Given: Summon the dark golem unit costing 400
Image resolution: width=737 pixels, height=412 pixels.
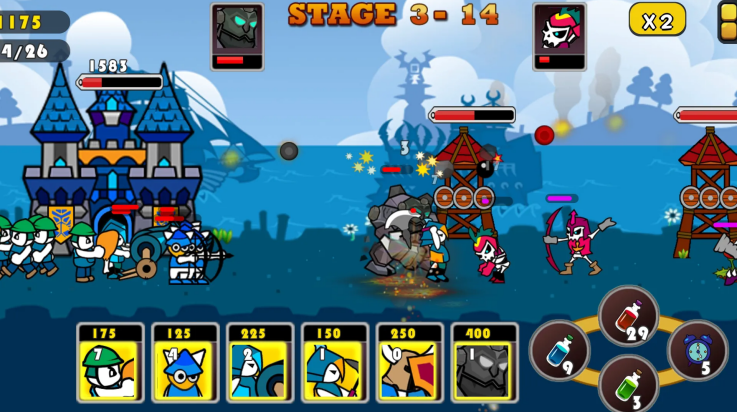Looking at the screenshot, I should [485, 362].
